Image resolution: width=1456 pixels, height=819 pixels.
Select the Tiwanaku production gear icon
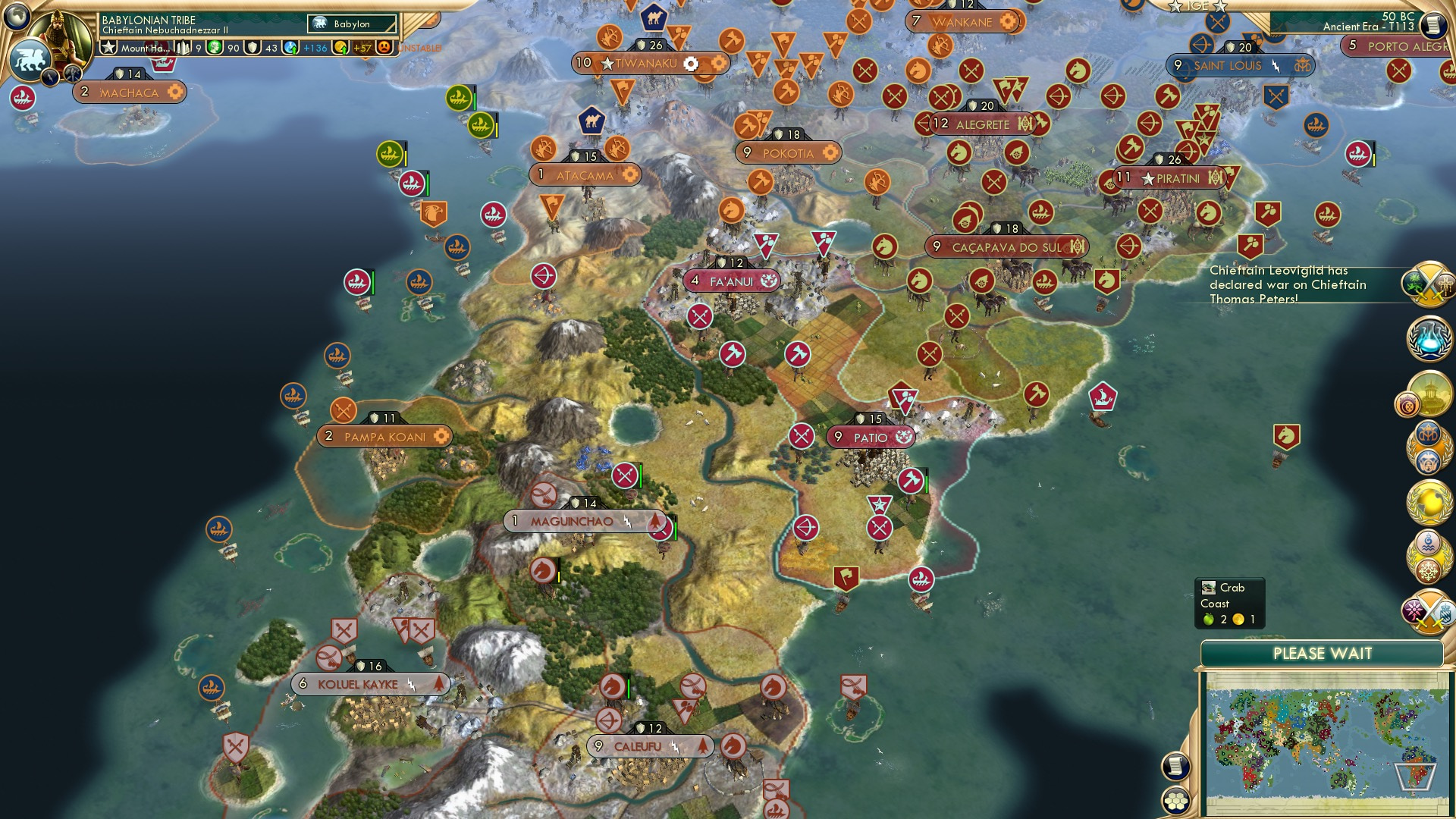[690, 64]
